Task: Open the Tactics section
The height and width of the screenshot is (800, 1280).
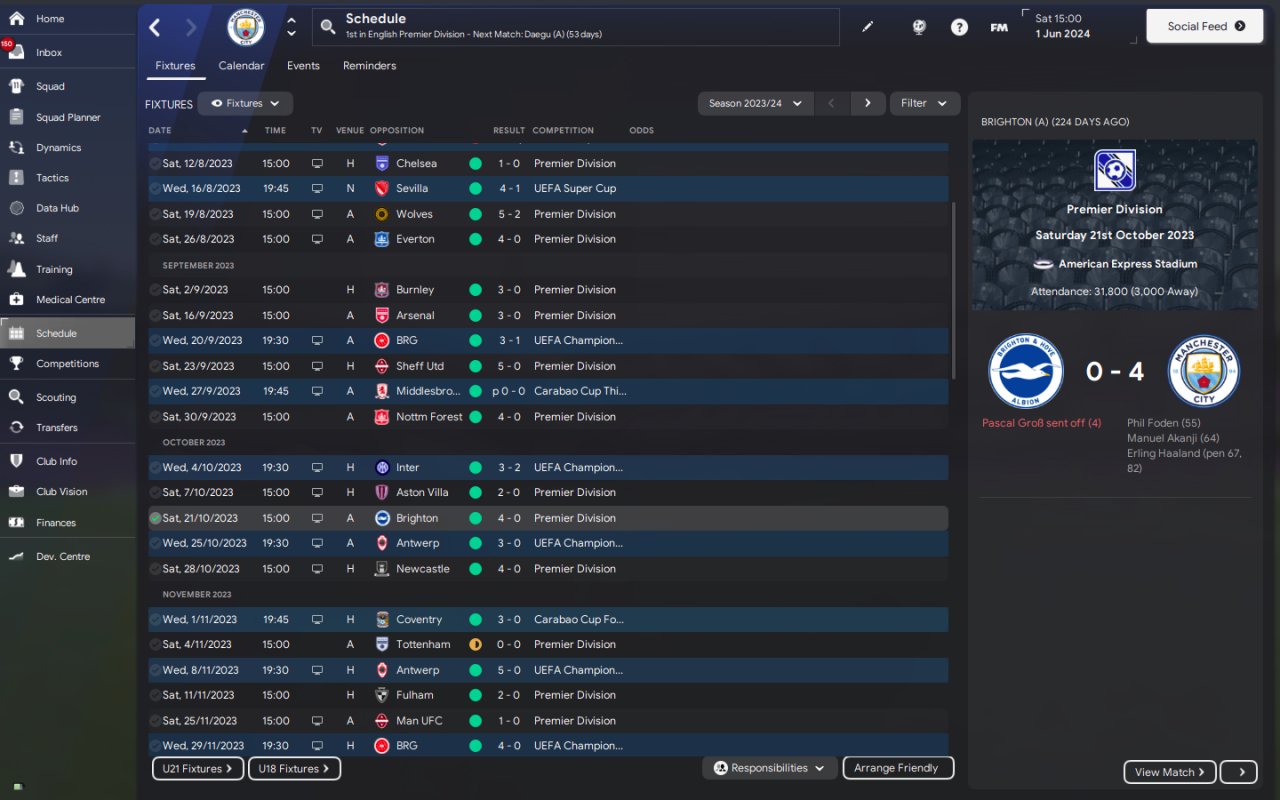Action: pyautogui.click(x=52, y=178)
